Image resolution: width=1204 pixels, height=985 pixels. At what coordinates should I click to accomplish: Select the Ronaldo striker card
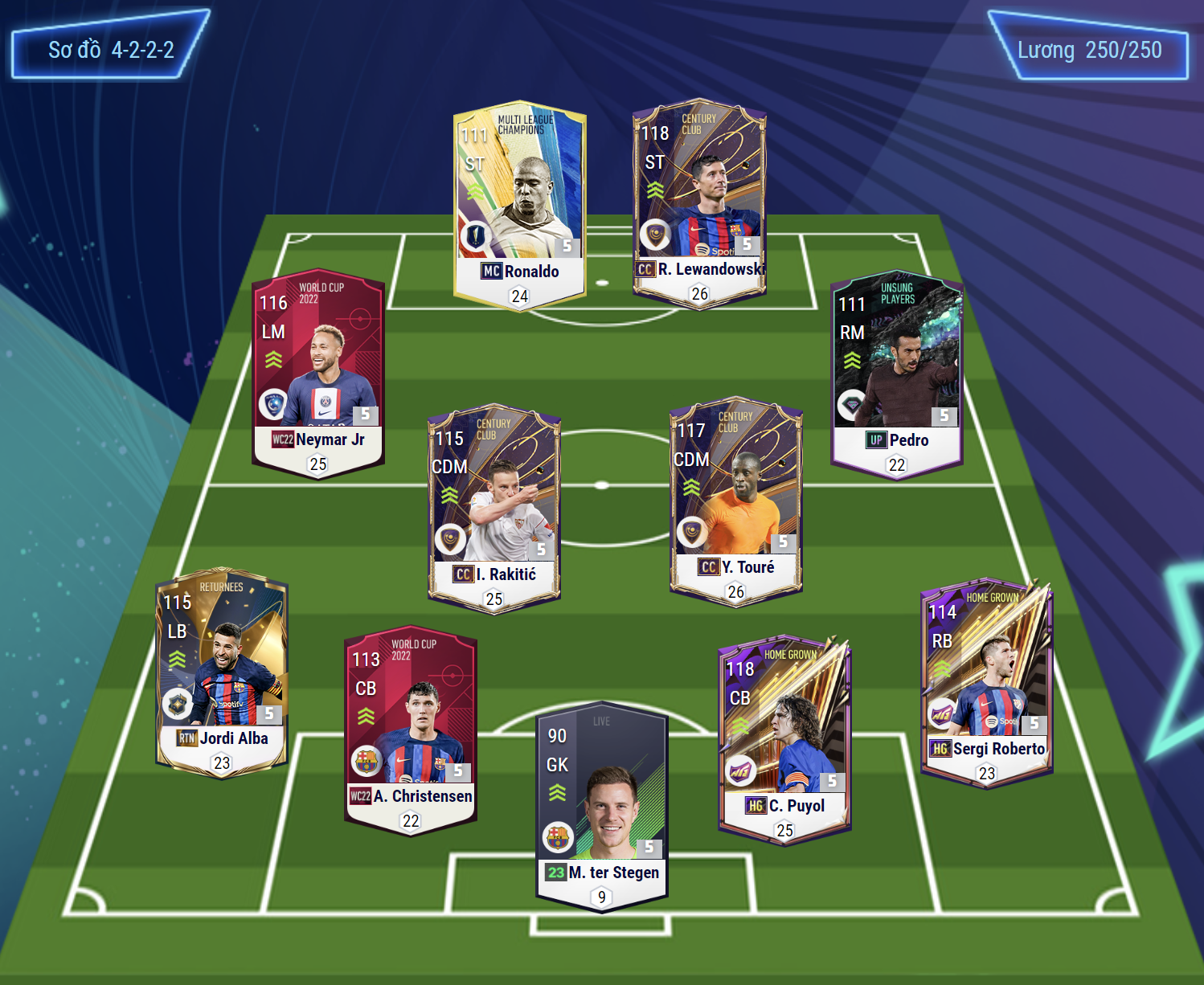point(519,205)
